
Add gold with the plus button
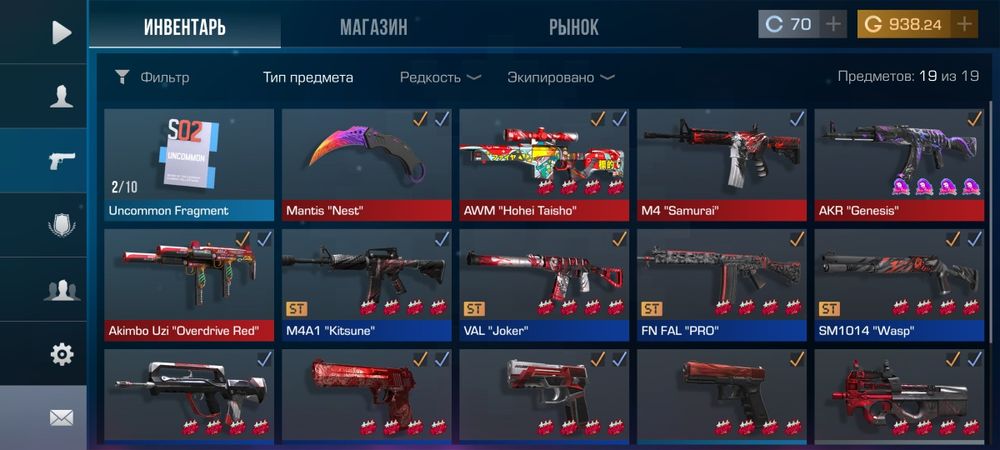click(964, 24)
